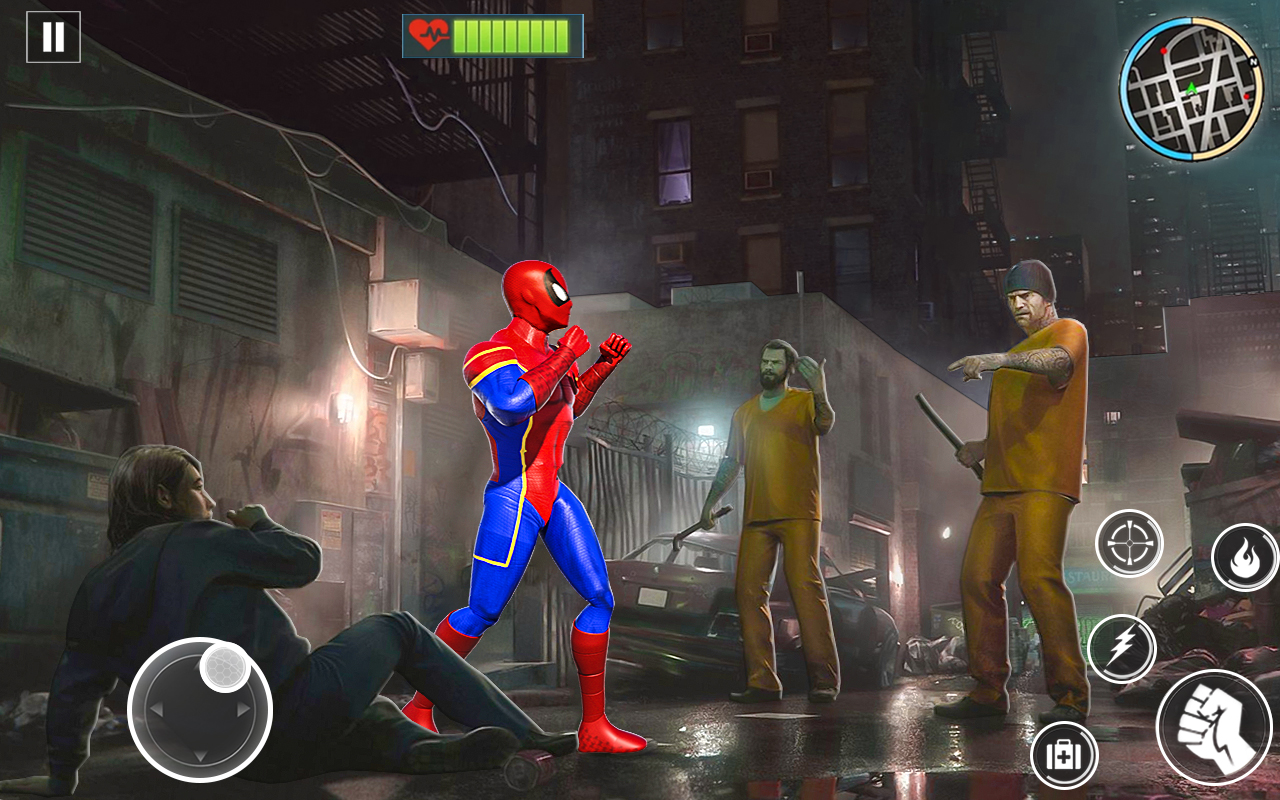Select the green marker on the minimap

coord(1192,88)
